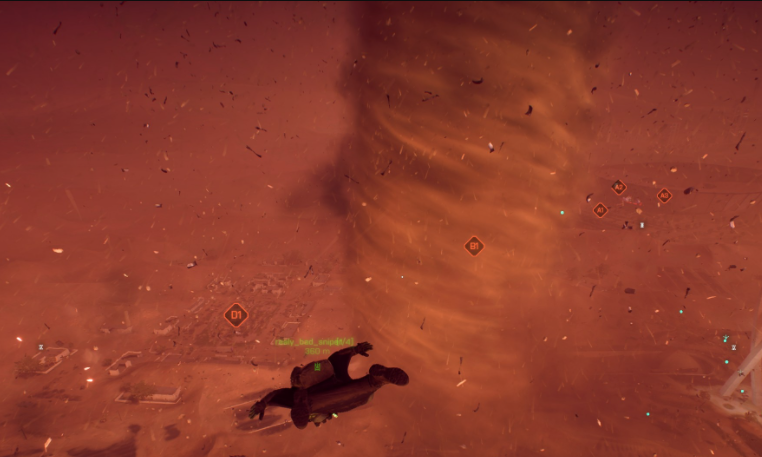Select the D1 objective marker
Screen dimensions: 762x457
coord(236,315)
